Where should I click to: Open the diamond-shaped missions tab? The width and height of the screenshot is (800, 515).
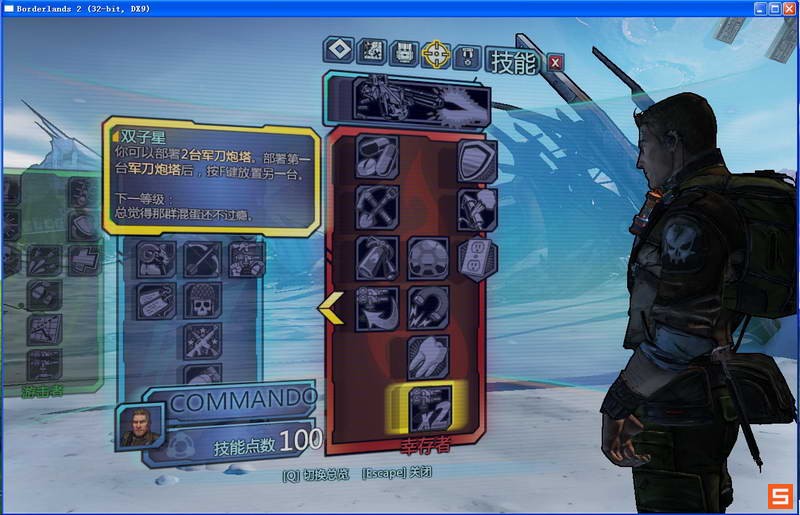click(340, 51)
